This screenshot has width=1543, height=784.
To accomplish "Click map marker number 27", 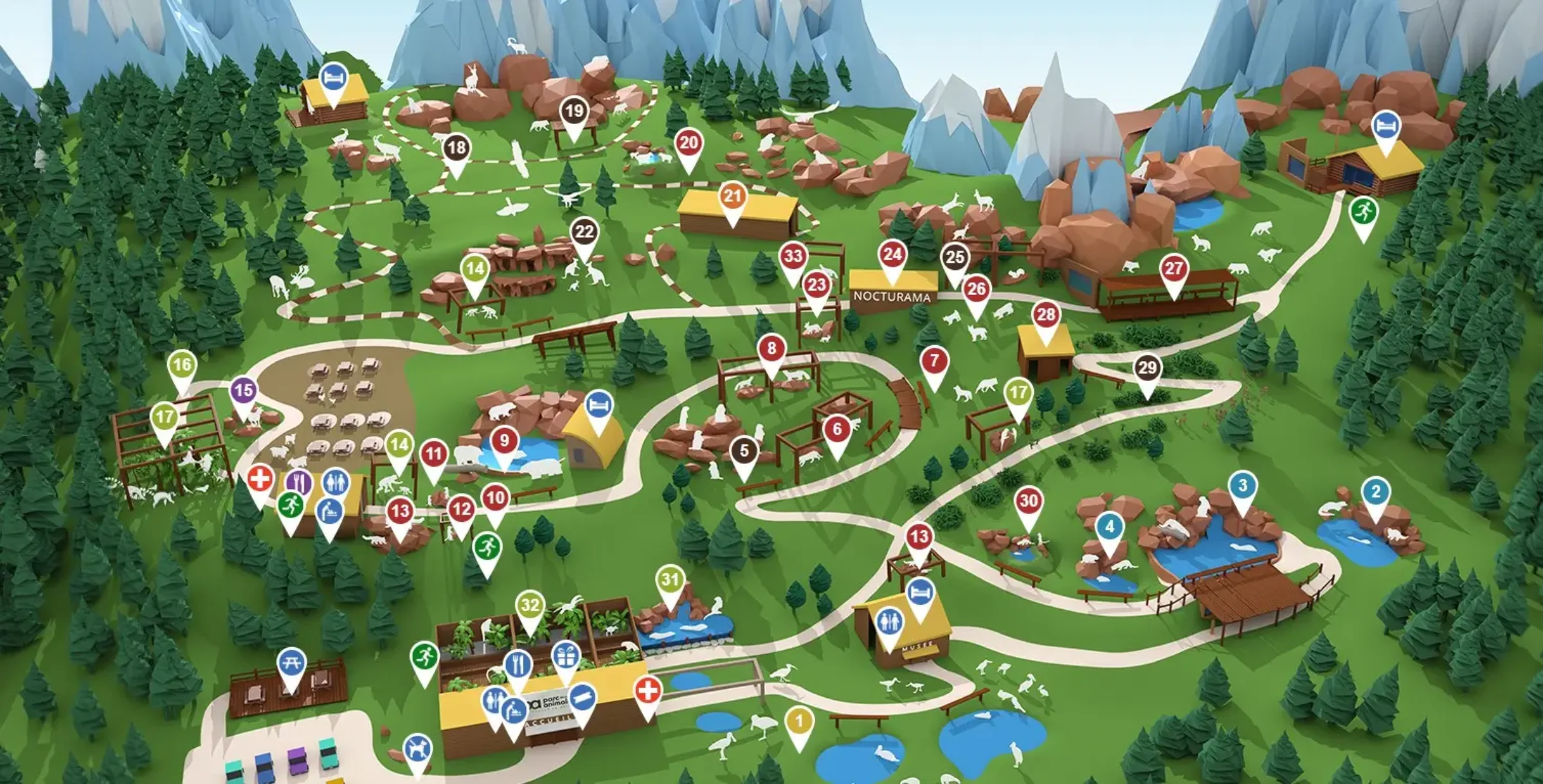I will coord(1174,269).
